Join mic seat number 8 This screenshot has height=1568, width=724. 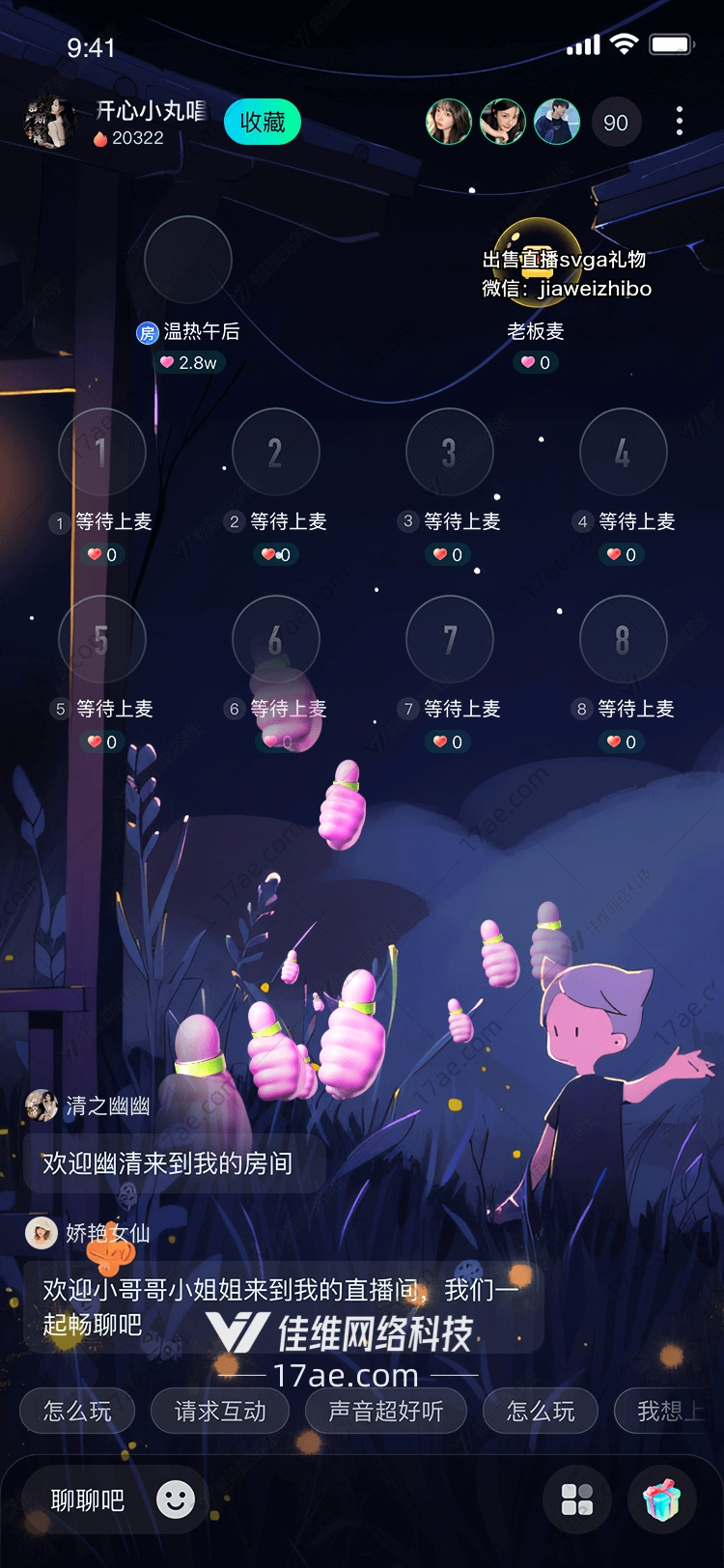point(624,639)
